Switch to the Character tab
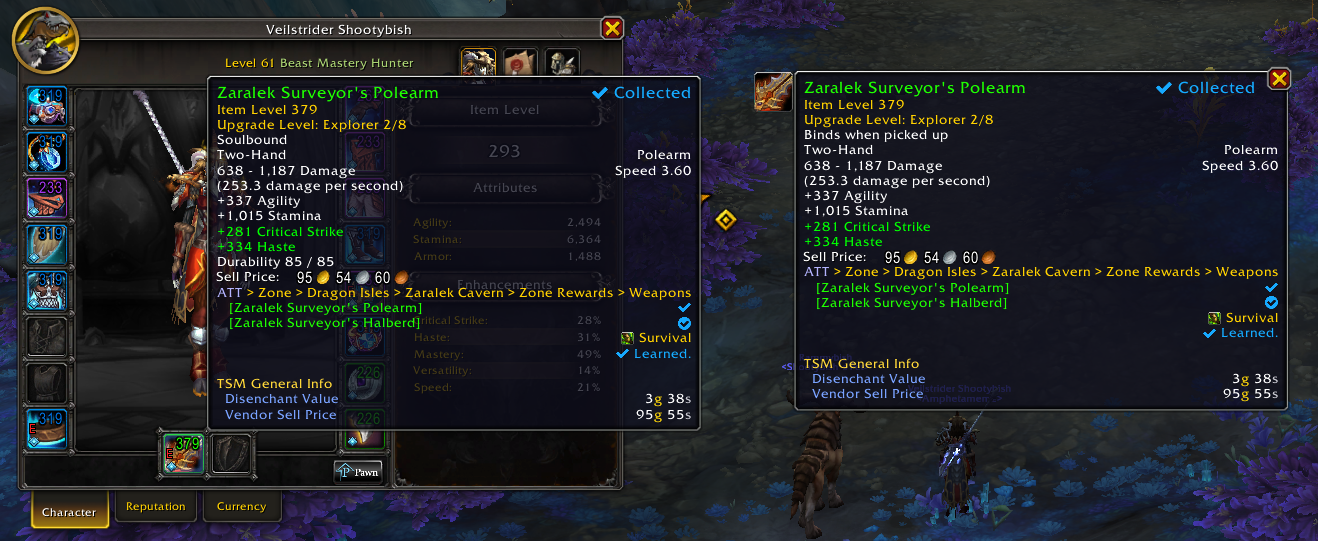Screen dimensions: 1318x541 pos(69,511)
